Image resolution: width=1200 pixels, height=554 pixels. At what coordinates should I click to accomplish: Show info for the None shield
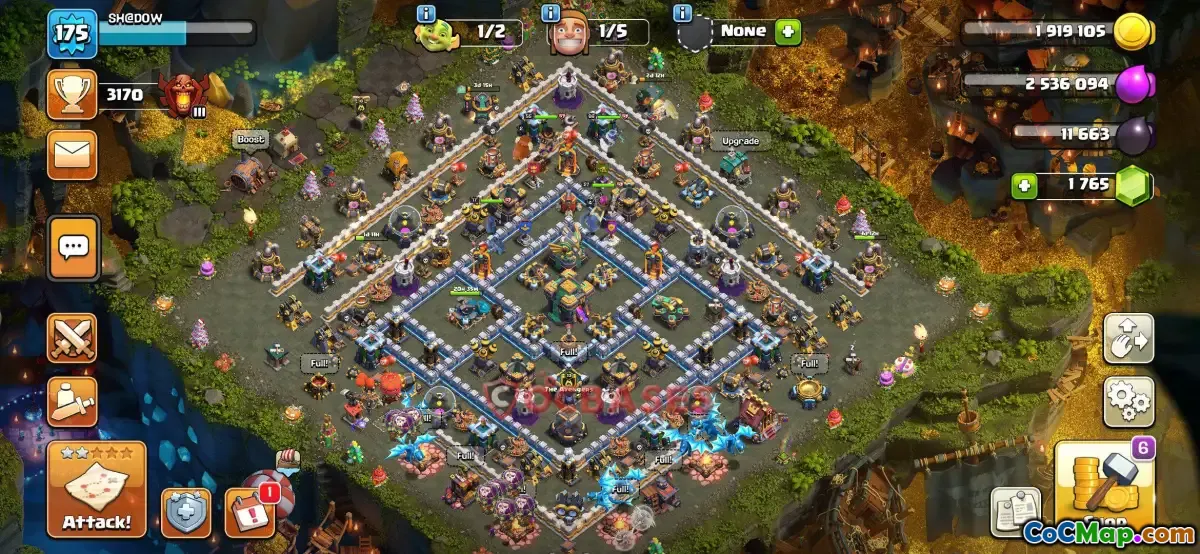tap(684, 13)
